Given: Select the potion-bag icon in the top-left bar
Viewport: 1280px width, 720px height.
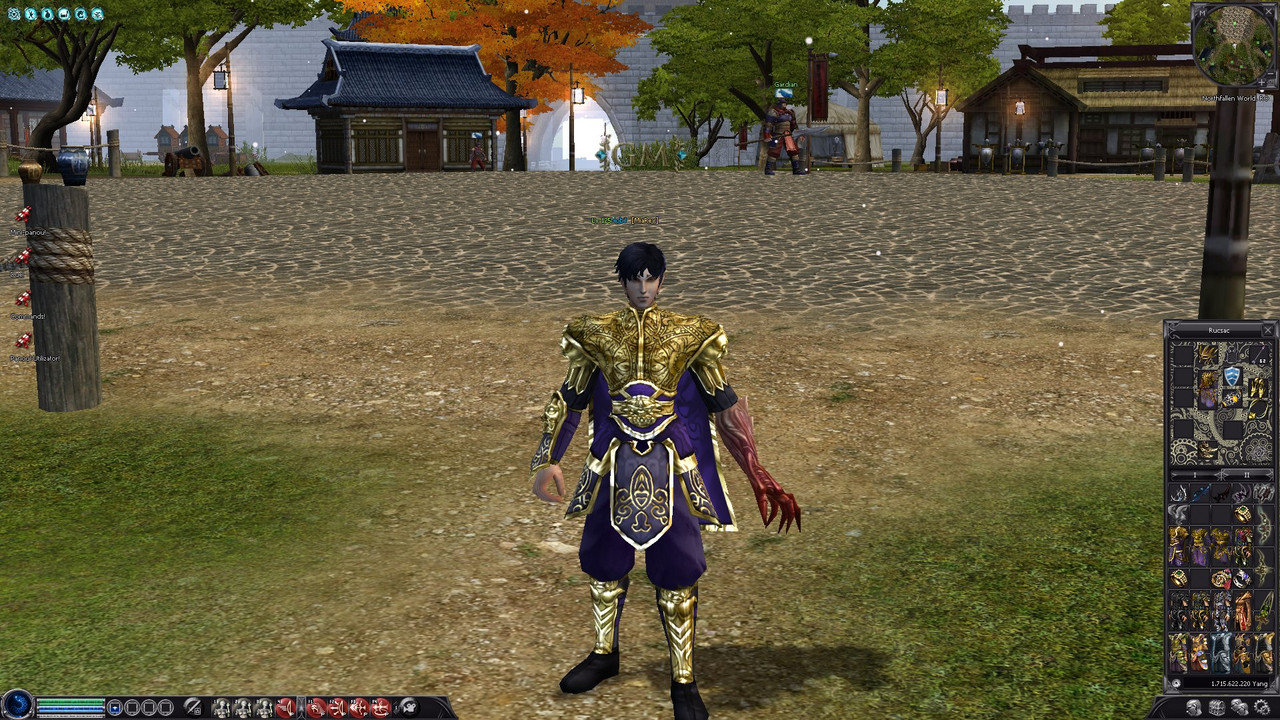Looking at the screenshot, I should (50, 14).
